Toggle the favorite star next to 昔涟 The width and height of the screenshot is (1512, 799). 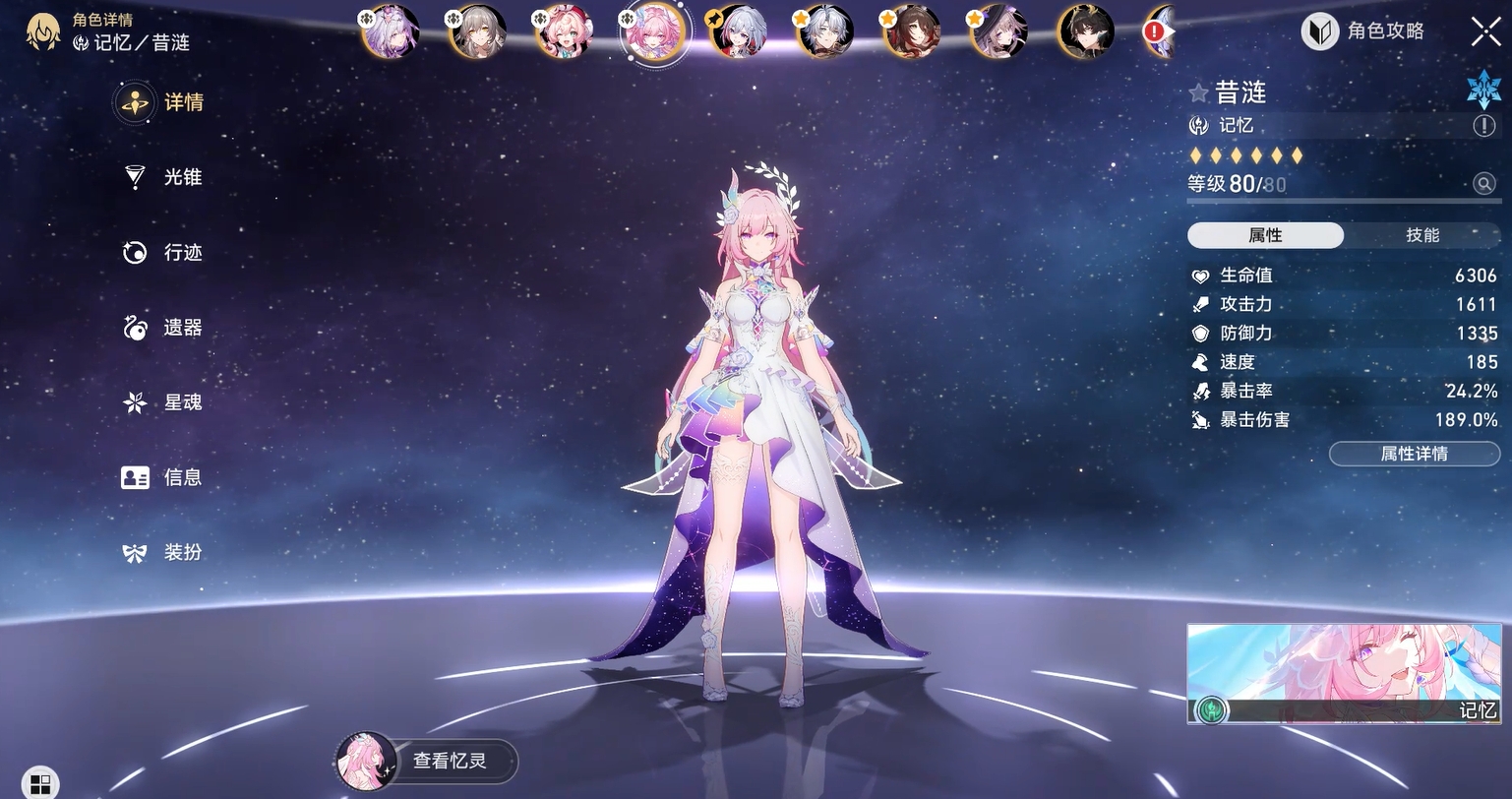pos(1198,93)
